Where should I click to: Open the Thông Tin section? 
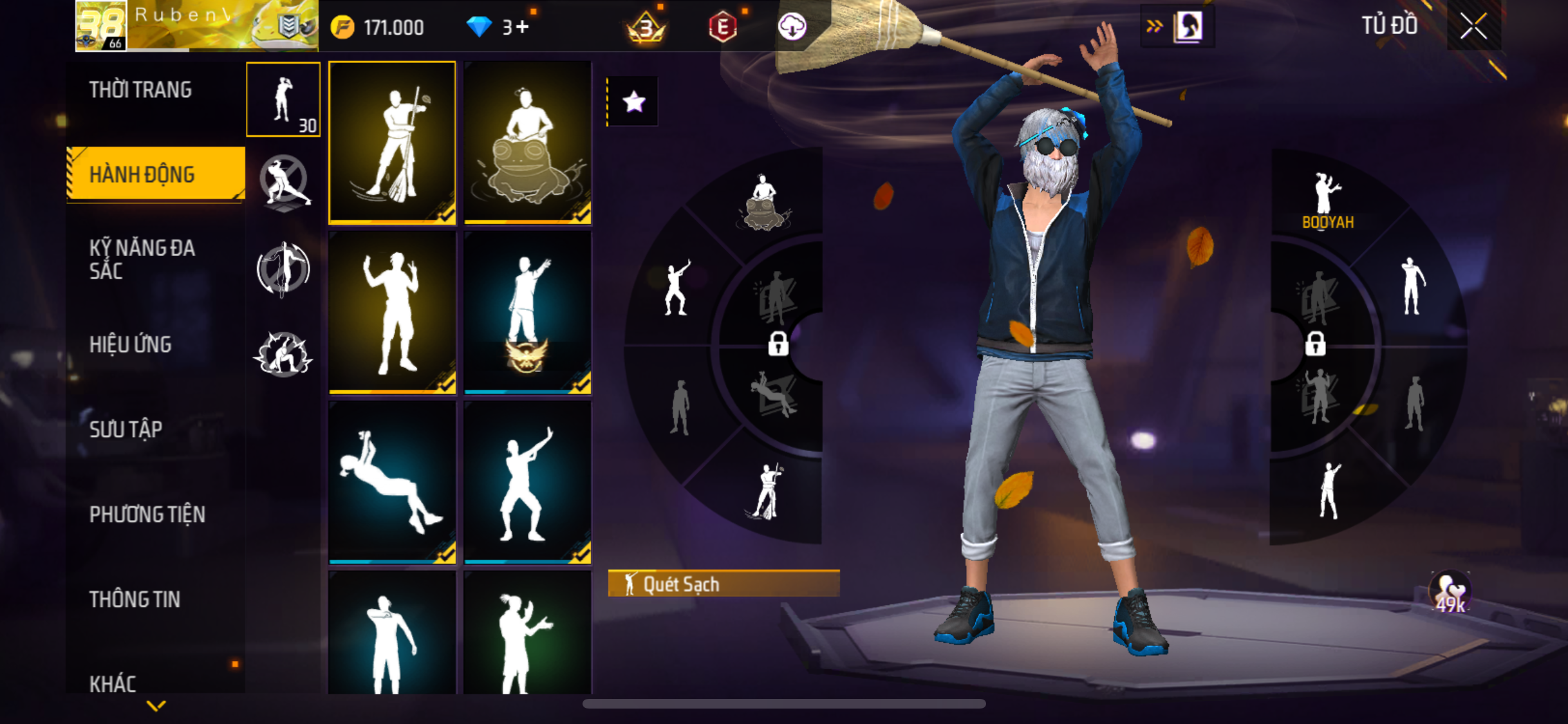point(135,599)
